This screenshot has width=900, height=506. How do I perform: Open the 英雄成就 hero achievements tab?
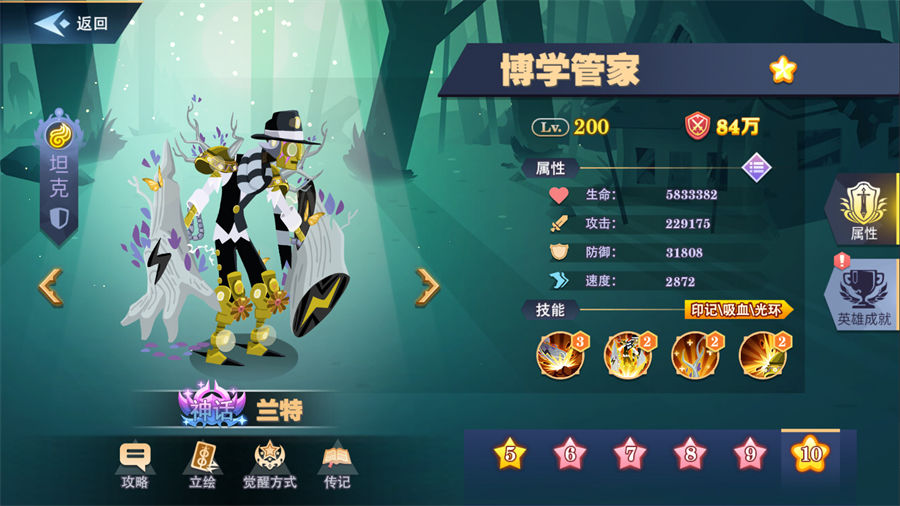pyautogui.click(x=864, y=298)
